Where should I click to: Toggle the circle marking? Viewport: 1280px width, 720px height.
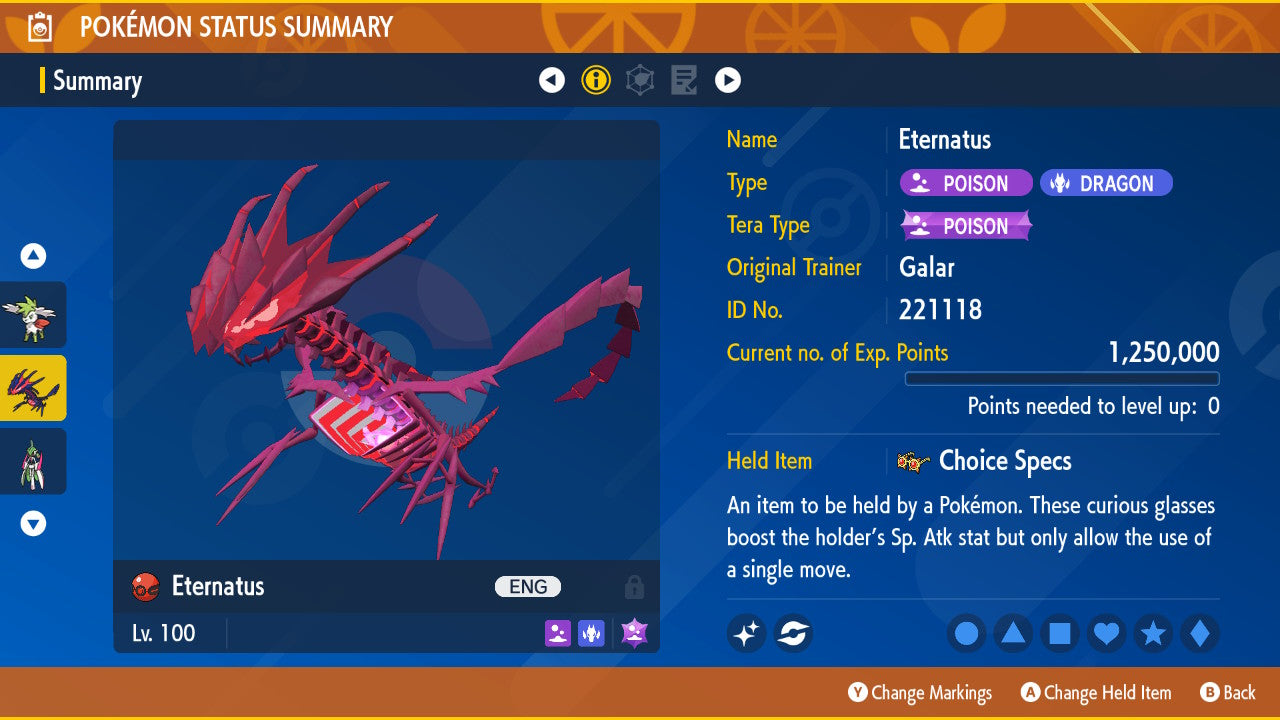tap(966, 633)
